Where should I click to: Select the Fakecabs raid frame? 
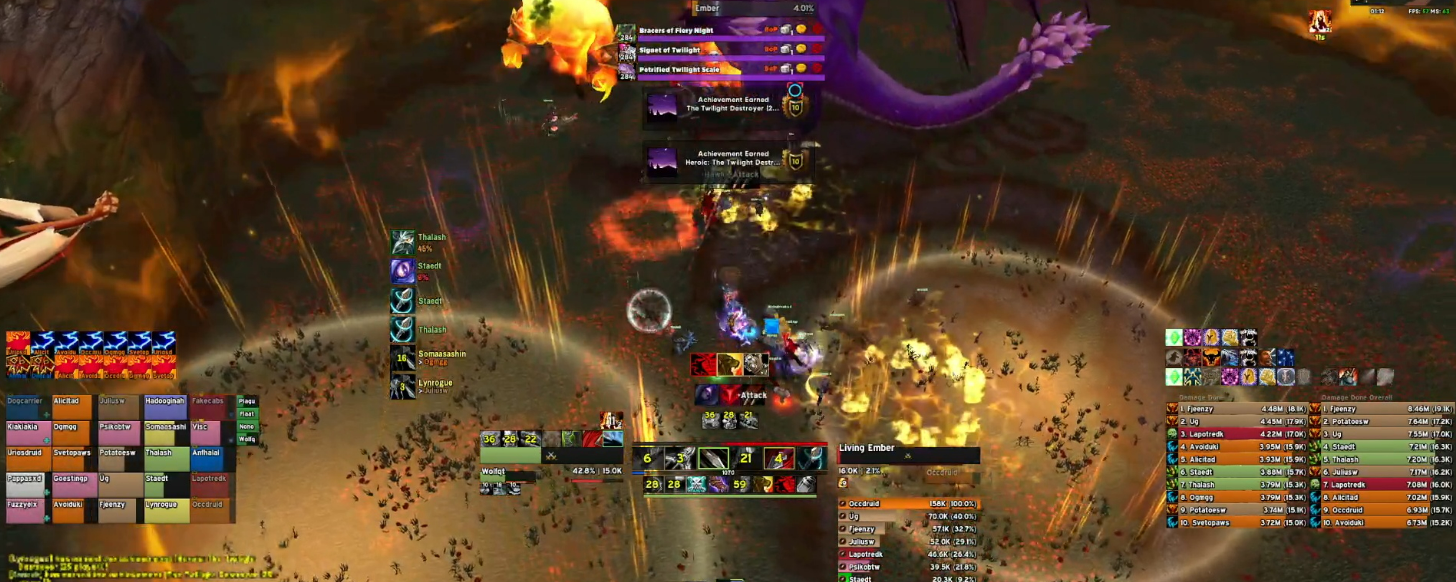pyautogui.click(x=211, y=407)
